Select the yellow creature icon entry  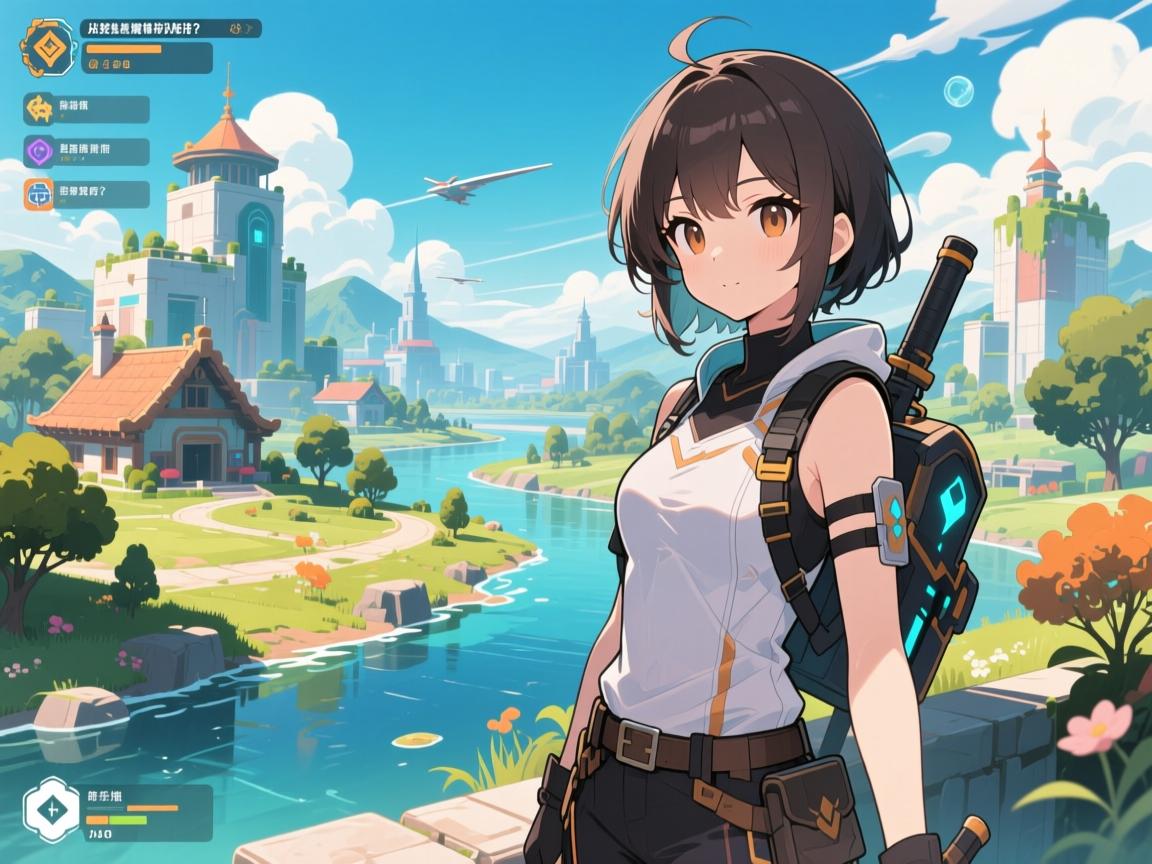click(x=41, y=108)
